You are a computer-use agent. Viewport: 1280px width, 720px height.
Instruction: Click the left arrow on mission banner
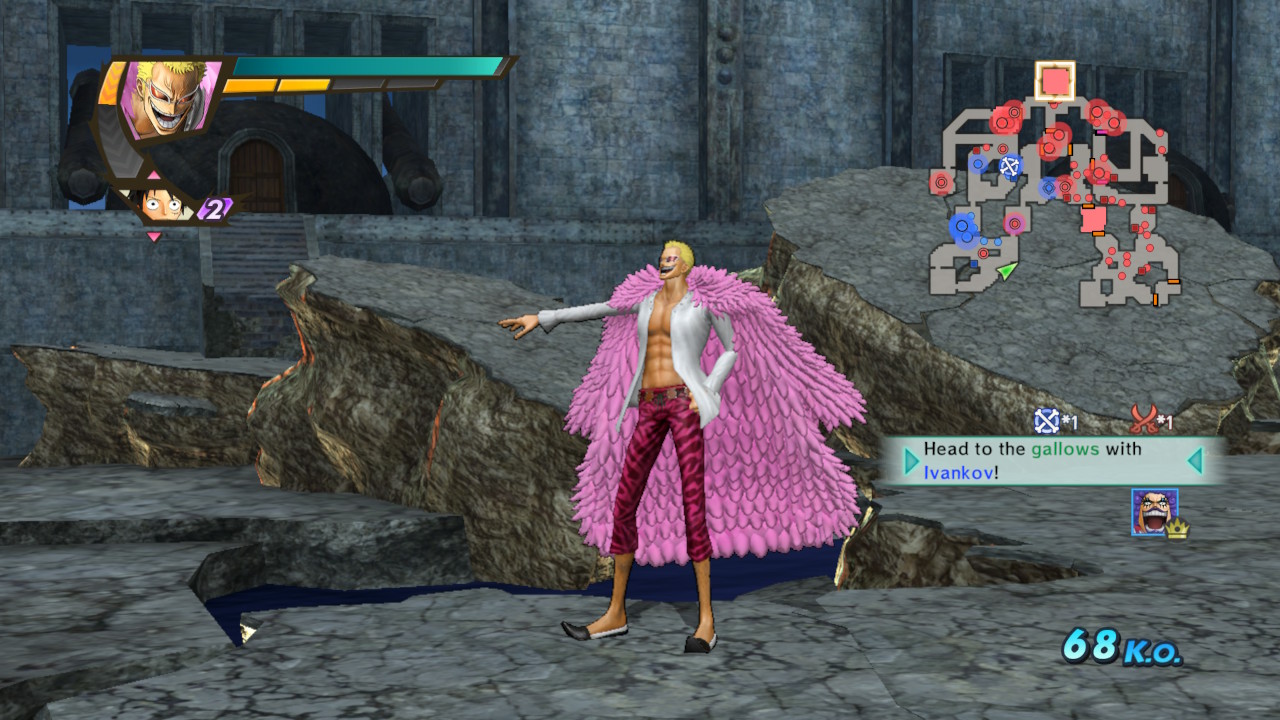point(911,461)
